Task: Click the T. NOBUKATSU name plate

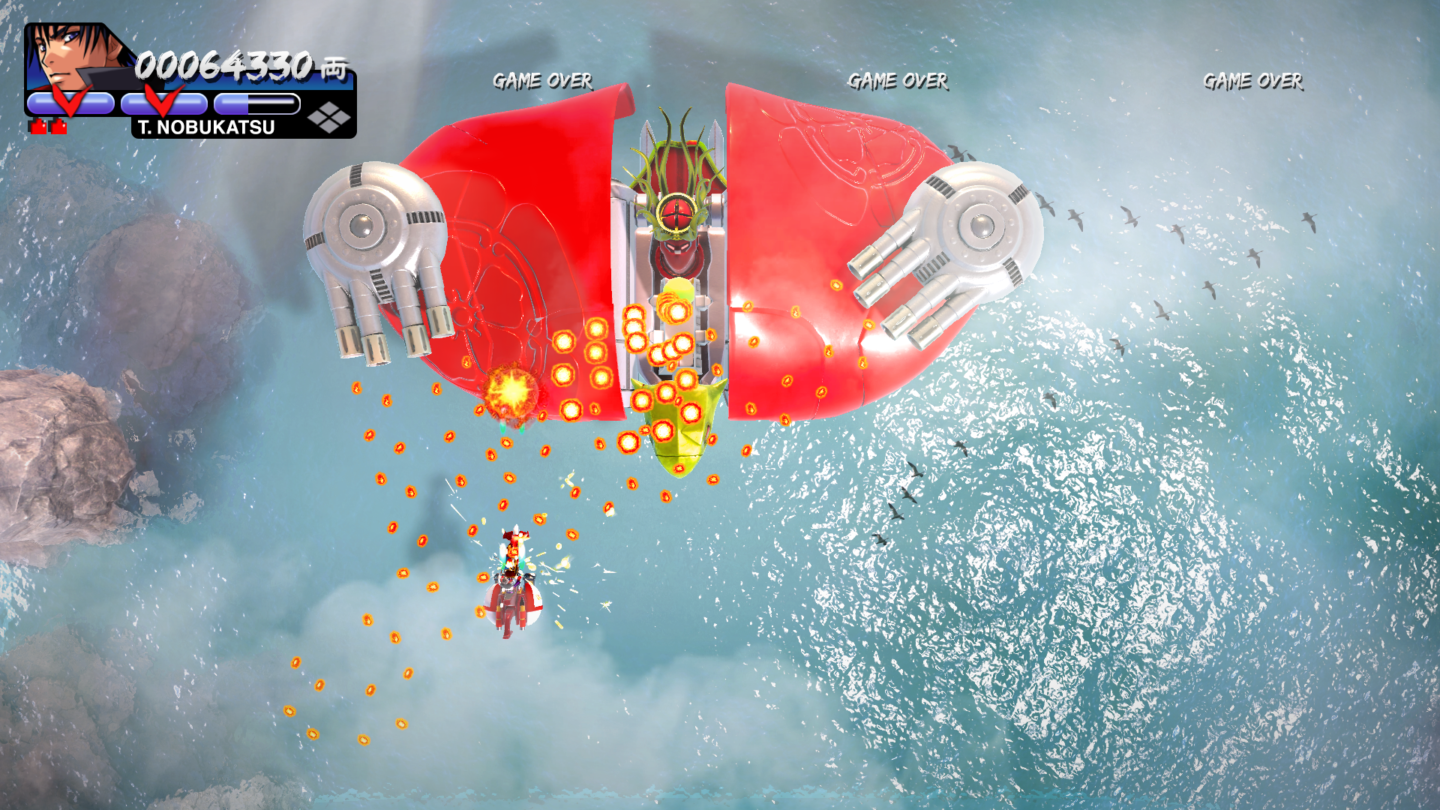Action: pos(205,127)
